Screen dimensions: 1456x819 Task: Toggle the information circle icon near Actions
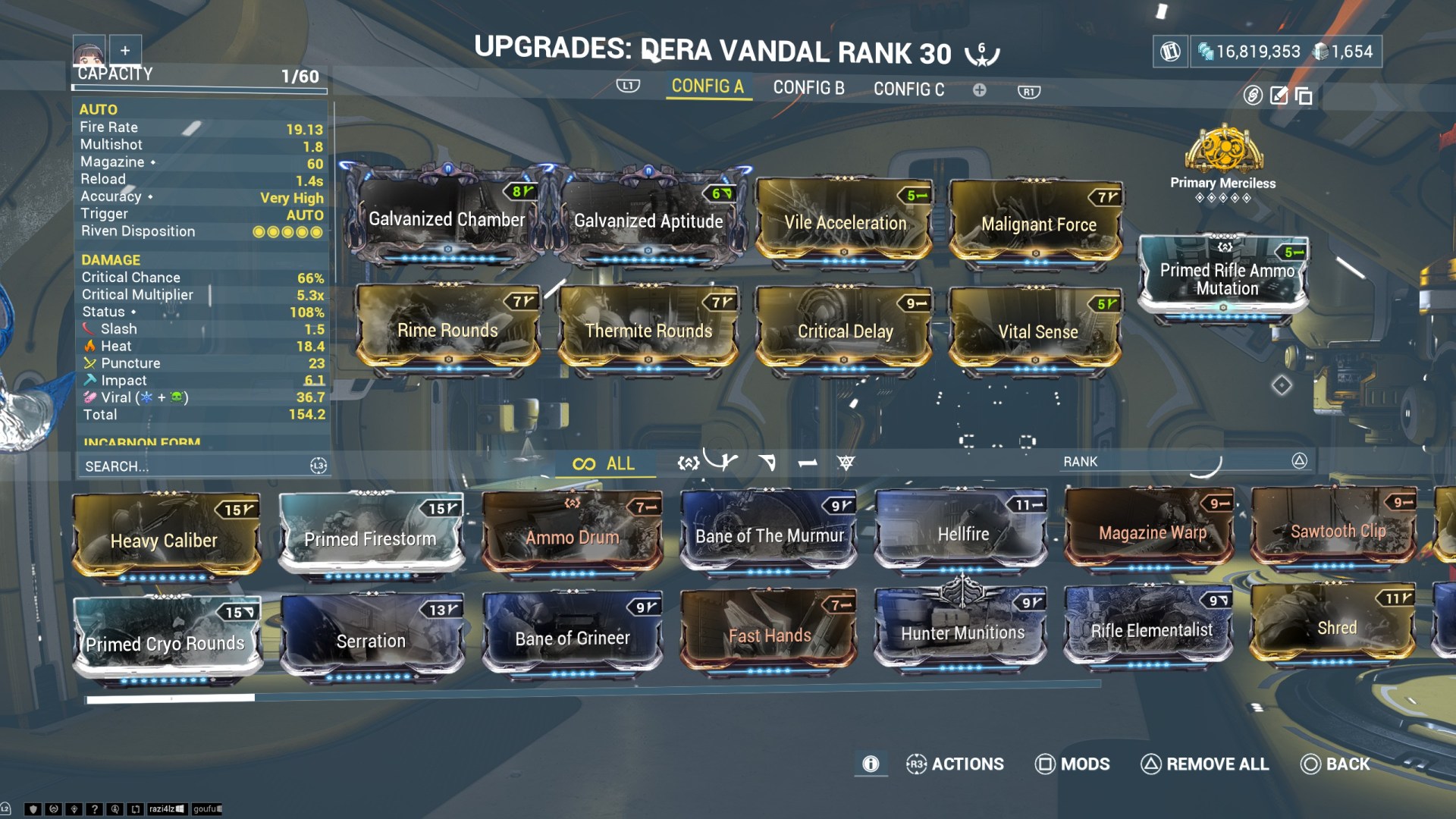coord(871,764)
